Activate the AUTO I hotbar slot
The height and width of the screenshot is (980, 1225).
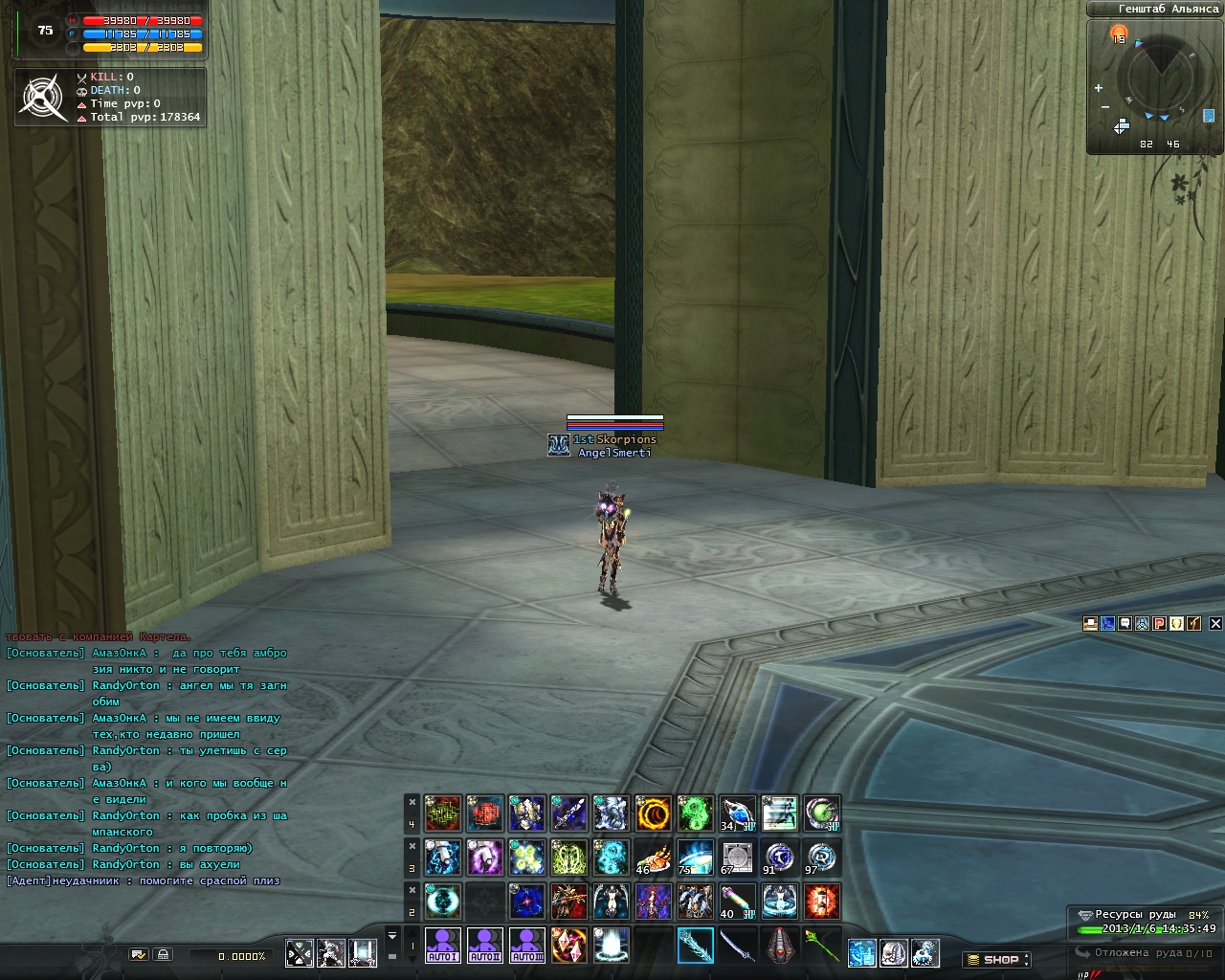[443, 946]
